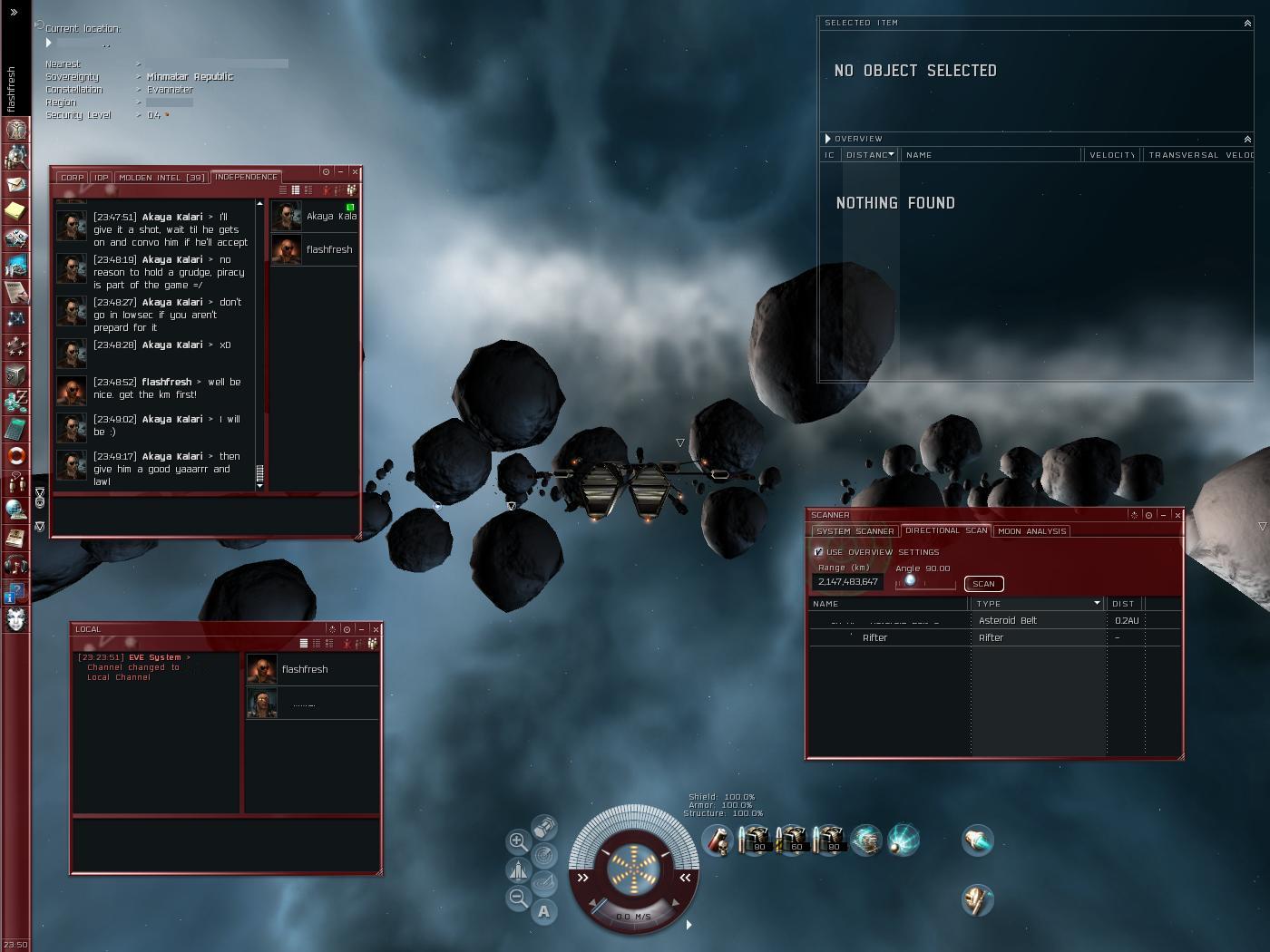Open the Molden Intel chat tab
The height and width of the screenshot is (952, 1270).
161,178
